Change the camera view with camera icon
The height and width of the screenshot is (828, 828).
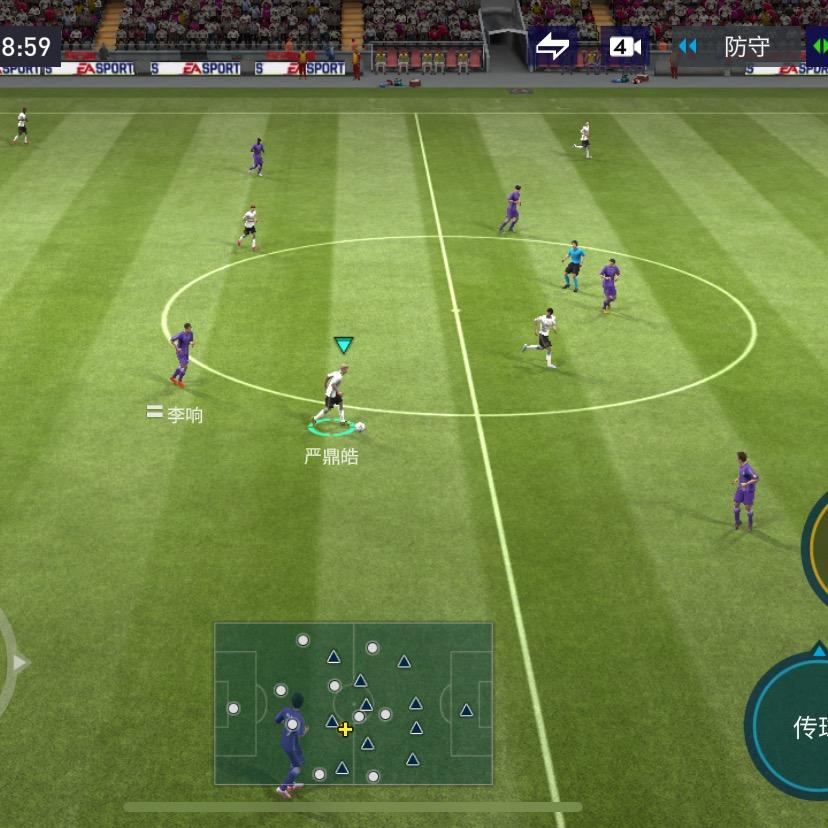(x=625, y=47)
